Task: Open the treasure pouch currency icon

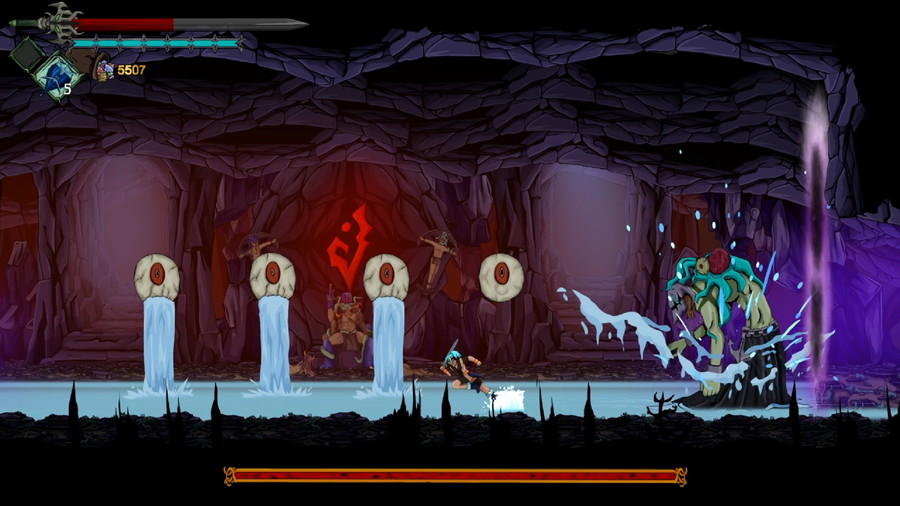Action: 104,69
